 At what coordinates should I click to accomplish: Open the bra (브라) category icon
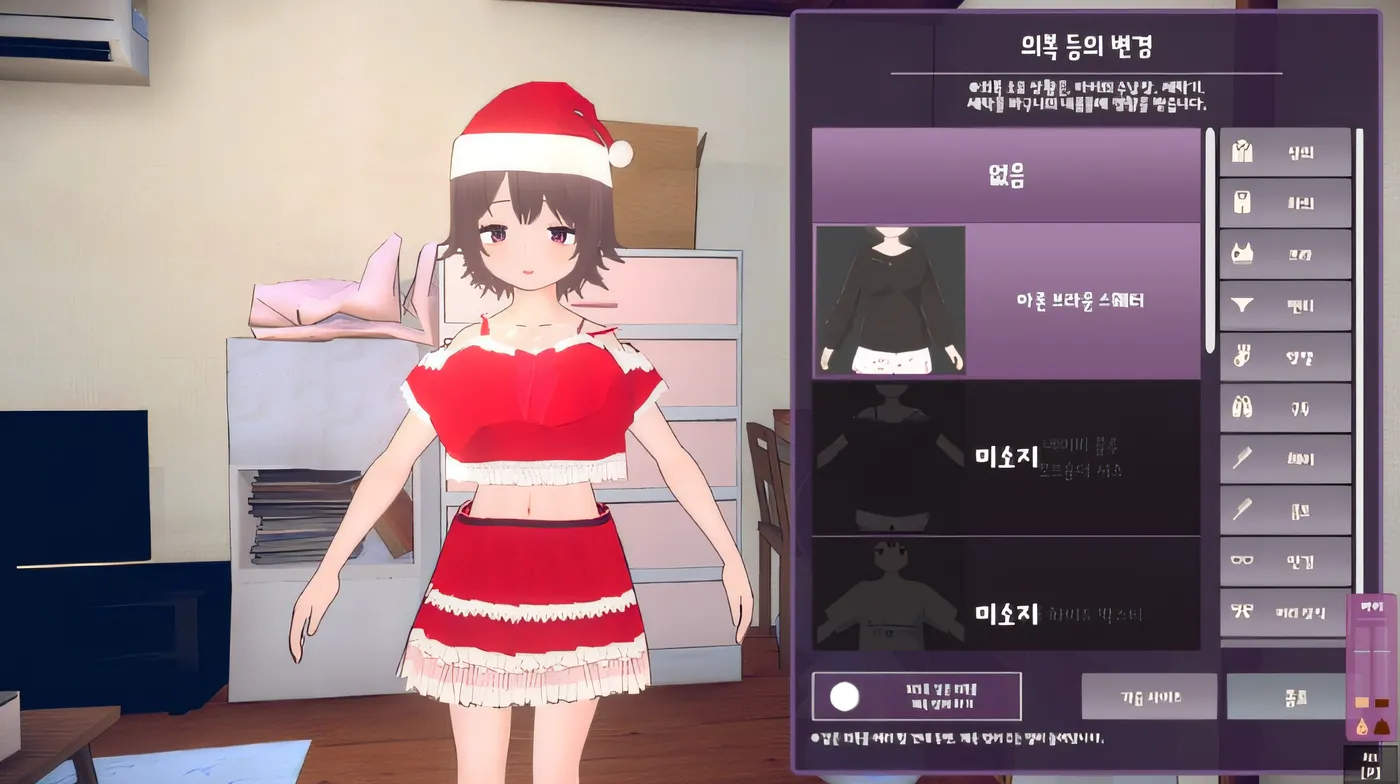(x=1284, y=253)
